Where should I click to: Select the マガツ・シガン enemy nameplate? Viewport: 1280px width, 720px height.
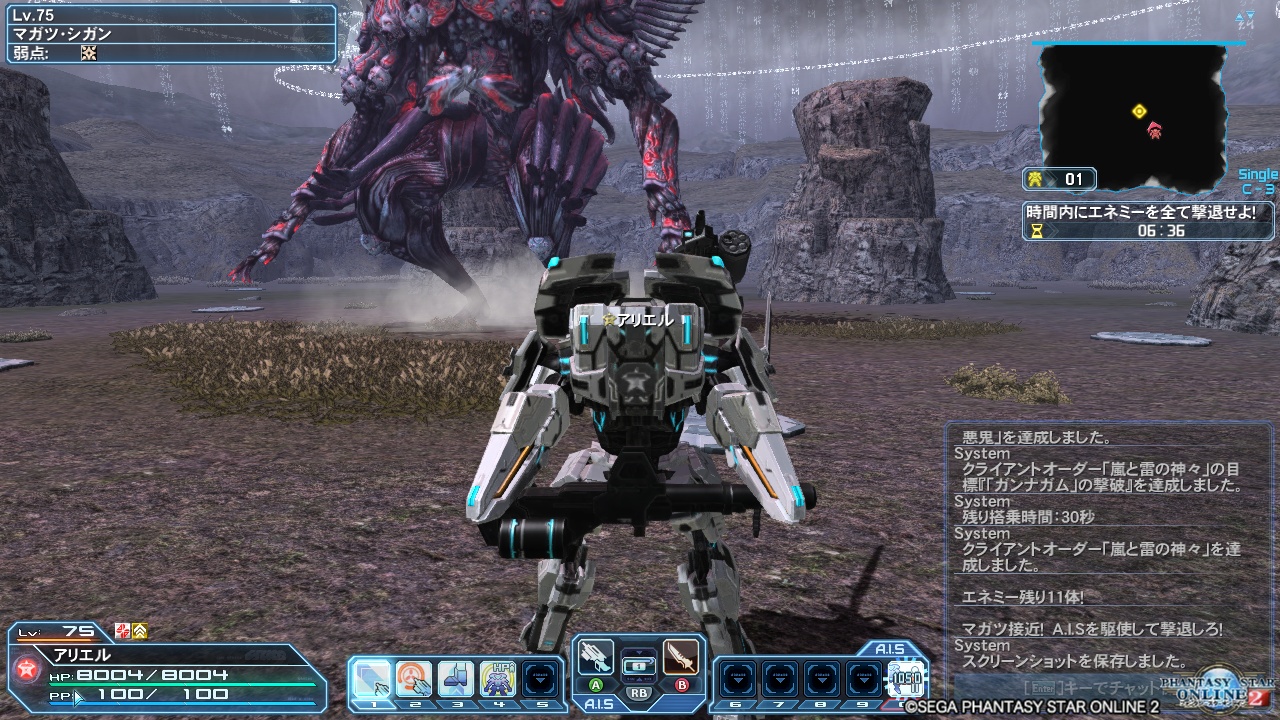tap(60, 31)
